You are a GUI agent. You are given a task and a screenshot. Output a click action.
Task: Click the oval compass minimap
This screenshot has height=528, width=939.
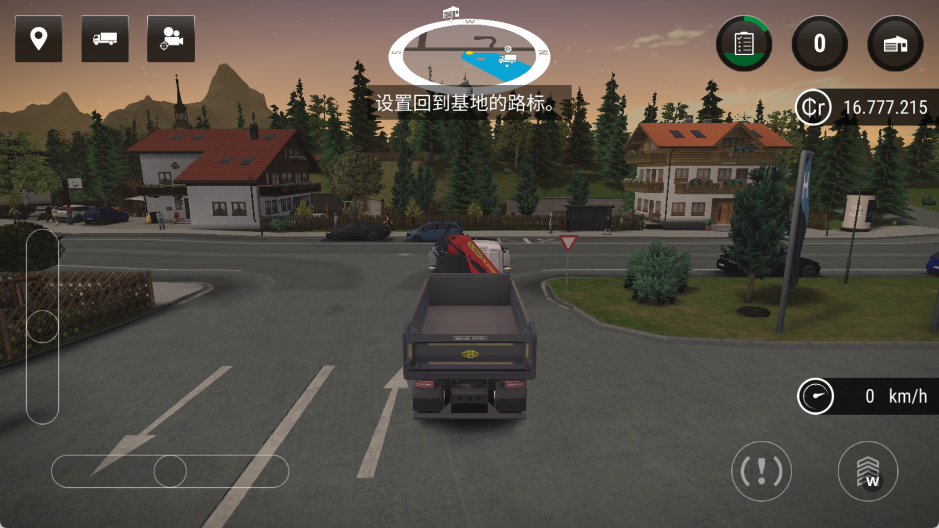pos(468,52)
